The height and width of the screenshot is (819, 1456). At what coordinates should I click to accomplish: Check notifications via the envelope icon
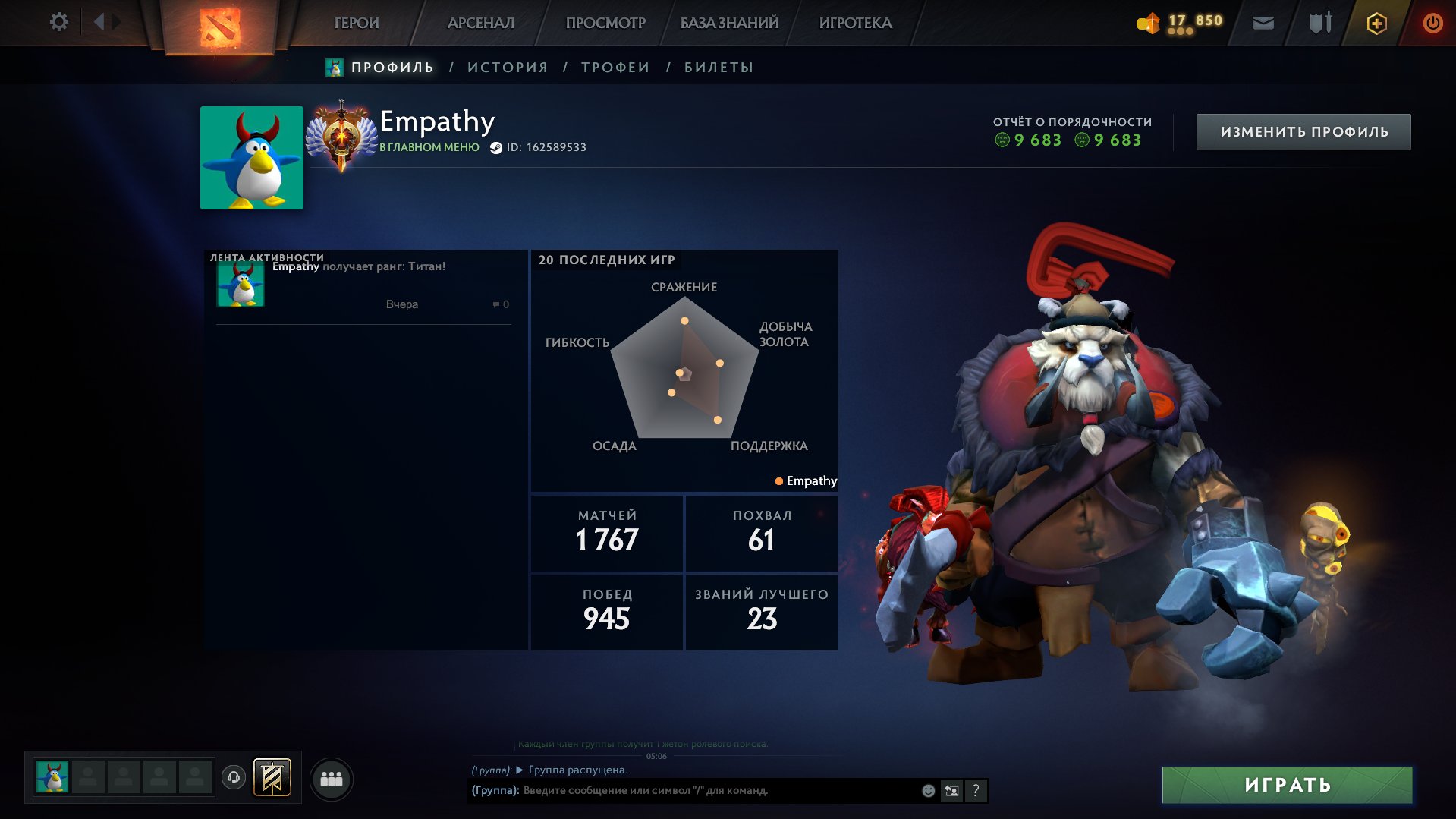pos(1263,23)
